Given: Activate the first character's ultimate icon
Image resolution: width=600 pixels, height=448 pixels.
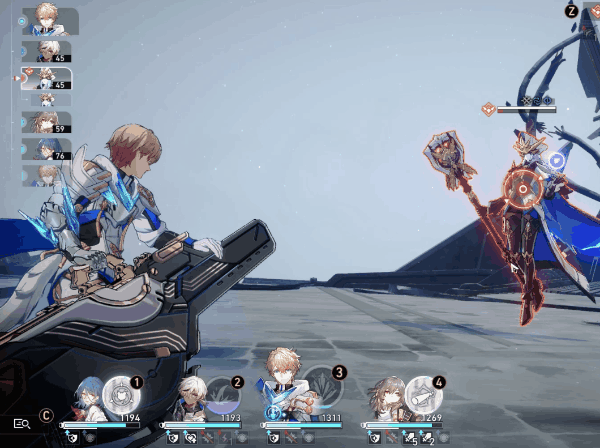Looking at the screenshot, I should click(119, 391).
